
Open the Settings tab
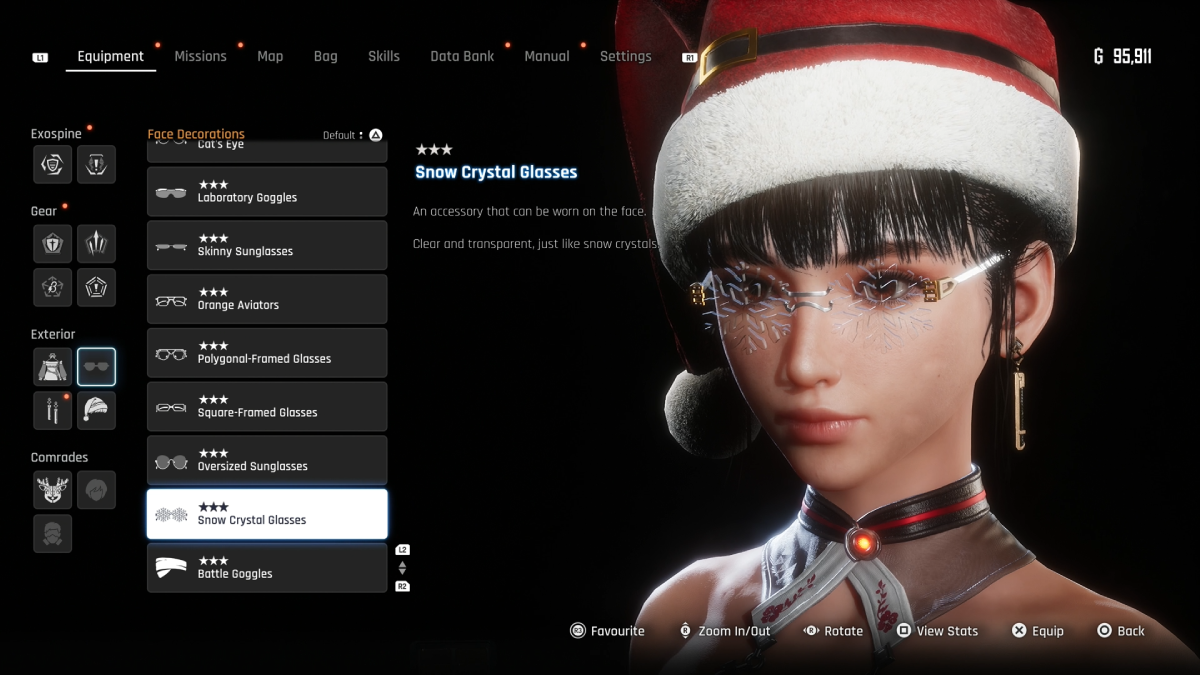tap(625, 57)
